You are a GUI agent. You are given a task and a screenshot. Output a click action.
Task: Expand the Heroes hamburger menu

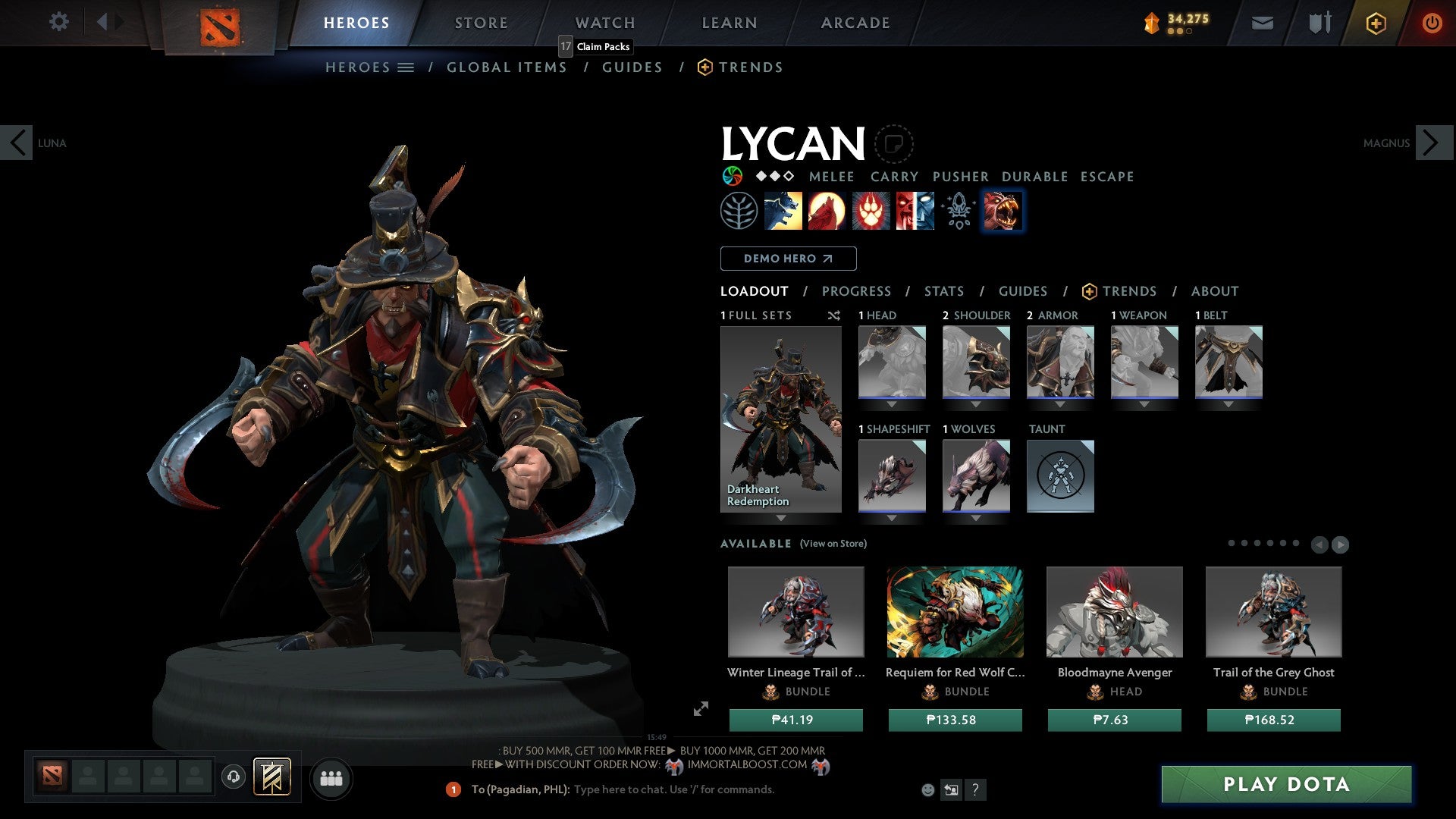coord(405,67)
